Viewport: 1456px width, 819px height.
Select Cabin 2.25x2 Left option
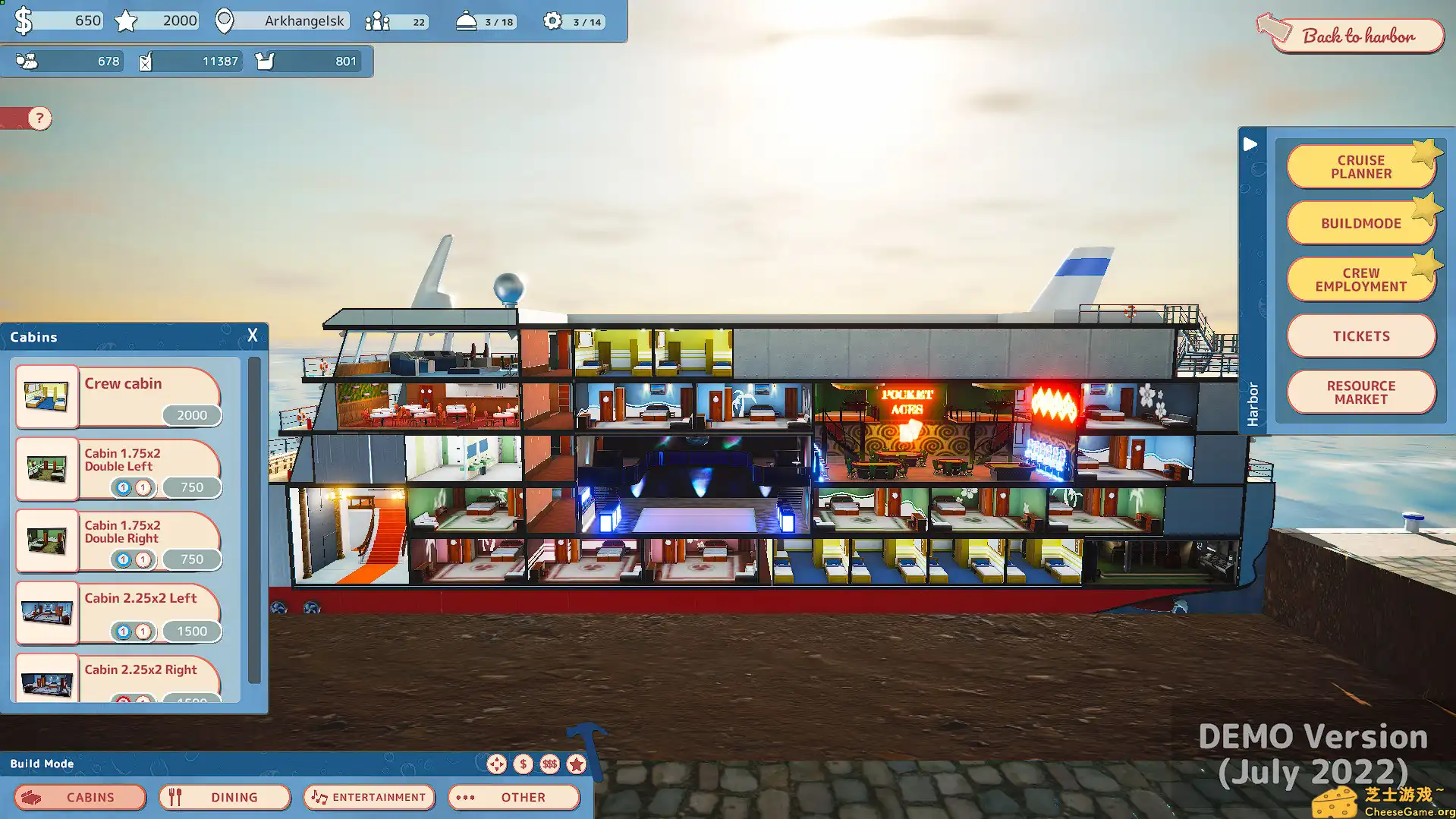tap(121, 613)
